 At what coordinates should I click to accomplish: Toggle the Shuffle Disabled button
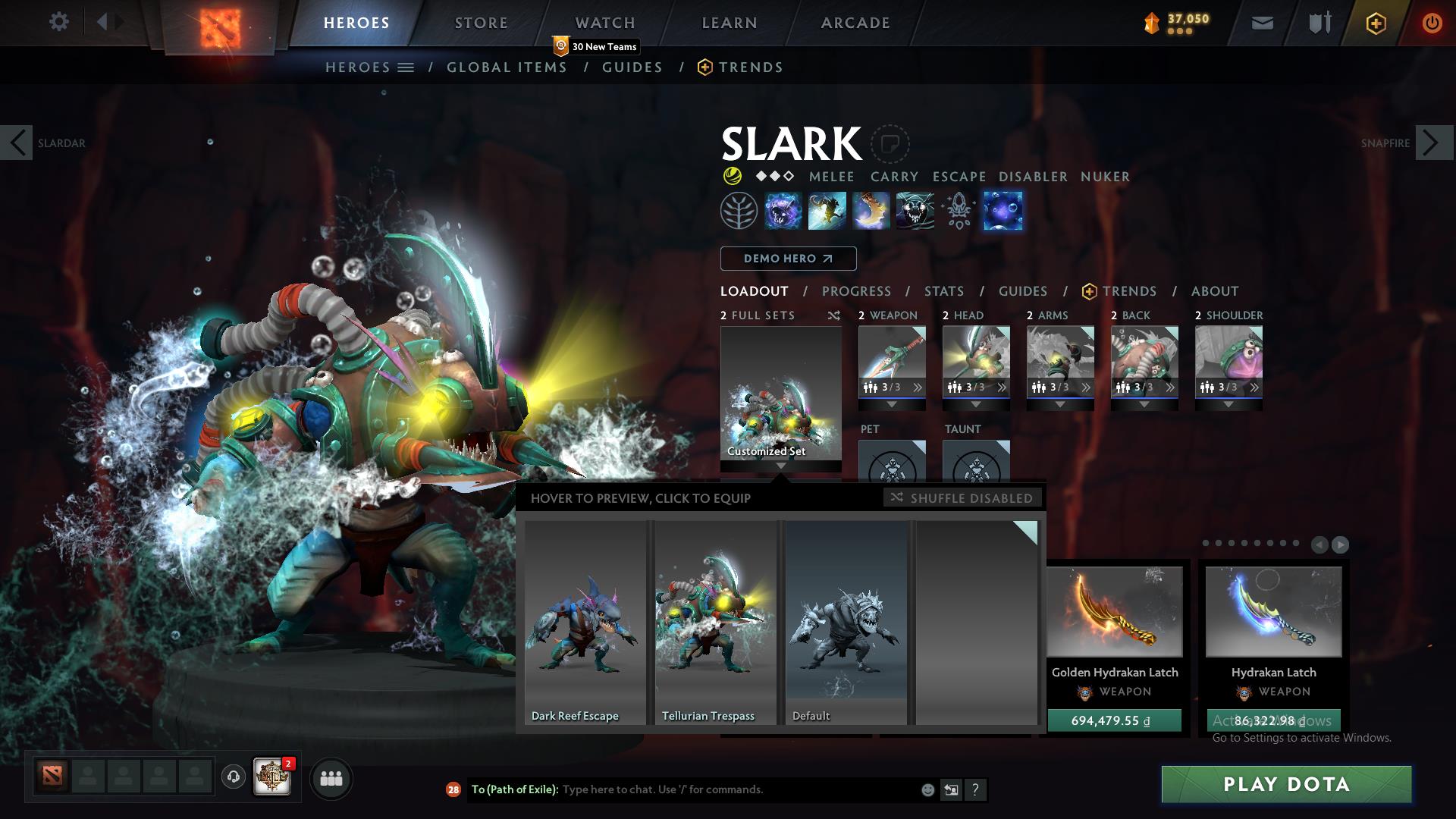click(962, 498)
